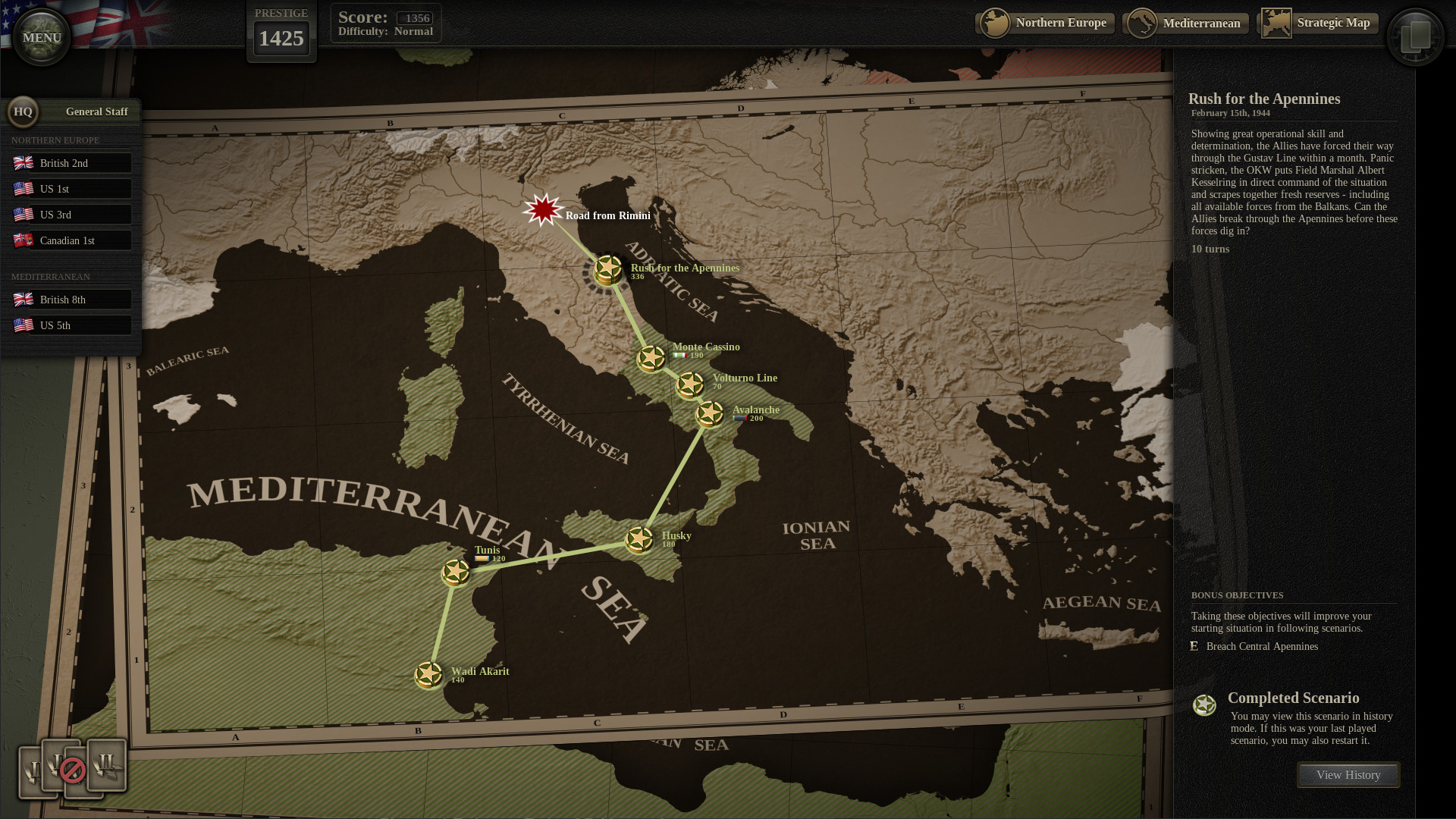This screenshot has width=1456, height=819.
Task: Click the HQ emblem in the left panel
Action: [23, 111]
